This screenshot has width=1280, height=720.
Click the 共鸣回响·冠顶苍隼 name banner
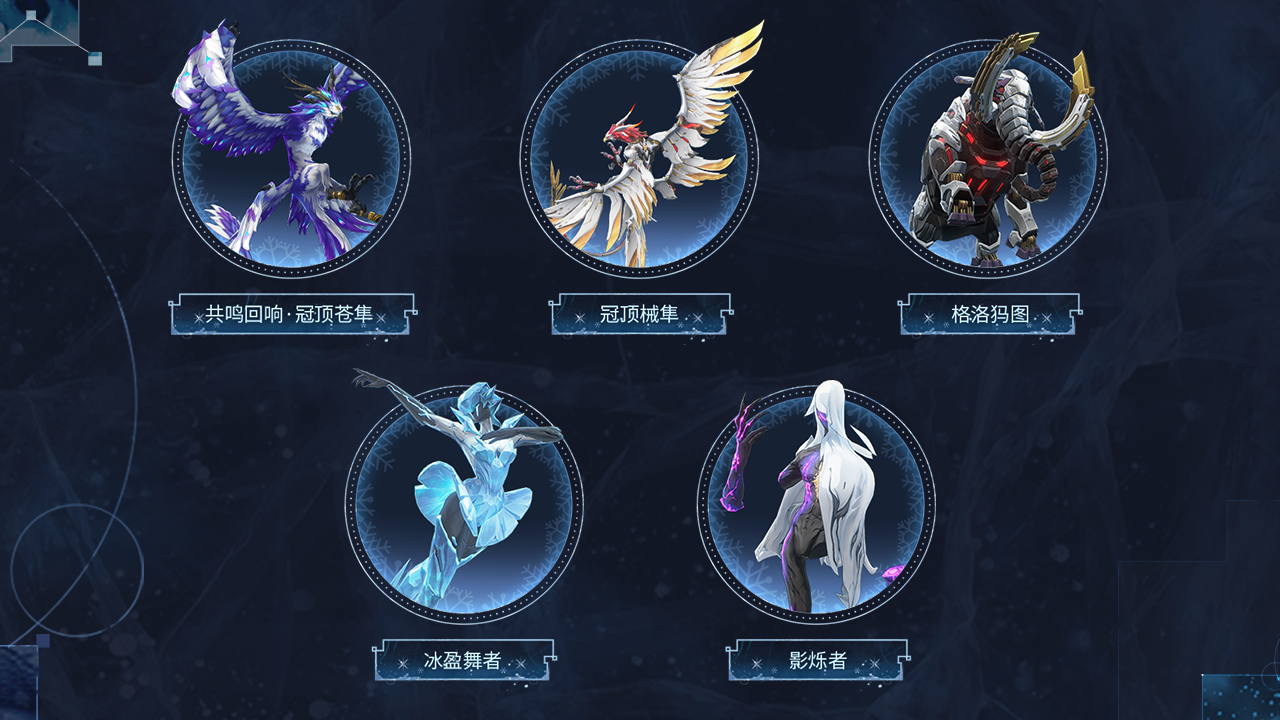292,312
